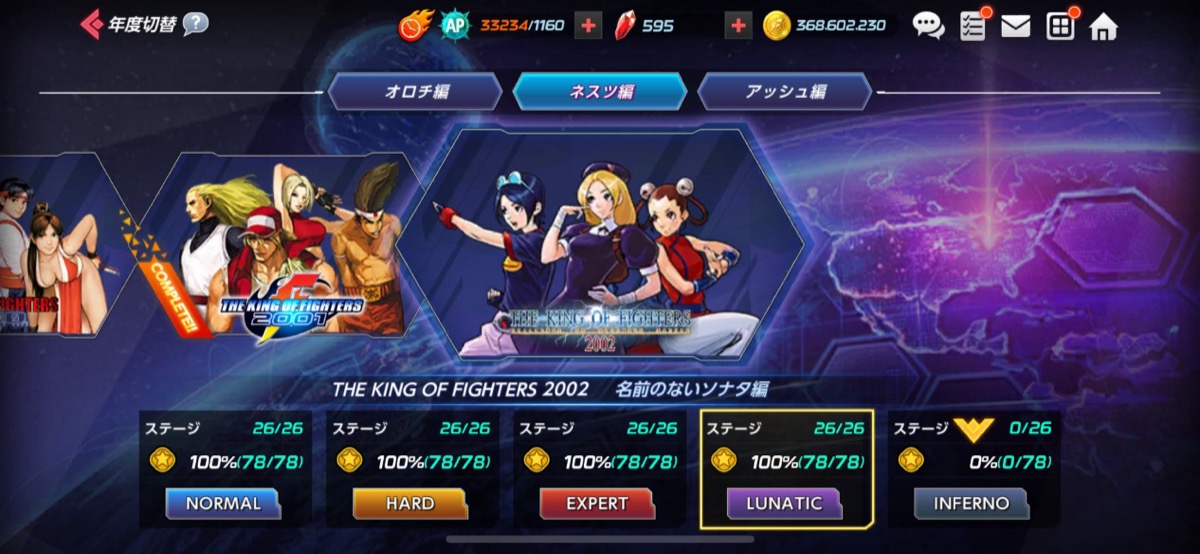The width and height of the screenshot is (1200, 554).
Task: Switch to the オロチ編 tab
Action: tap(416, 92)
